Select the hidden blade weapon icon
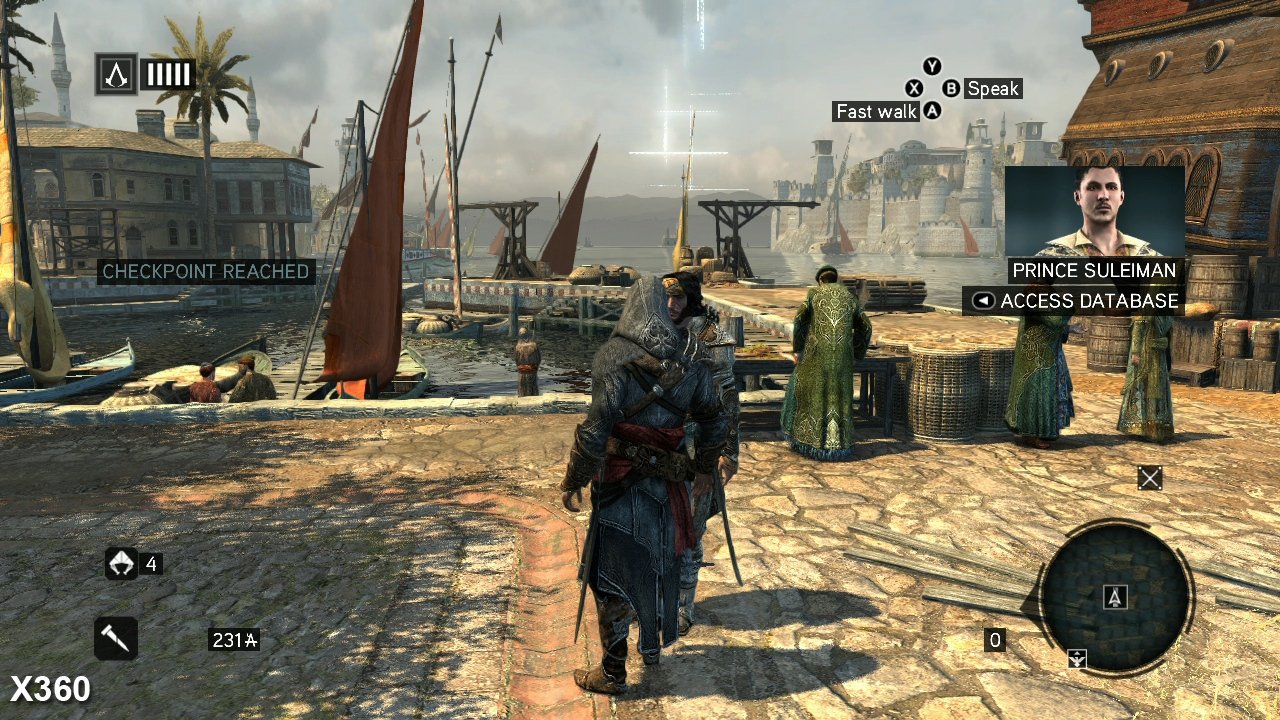The image size is (1280, 720). pos(115,638)
